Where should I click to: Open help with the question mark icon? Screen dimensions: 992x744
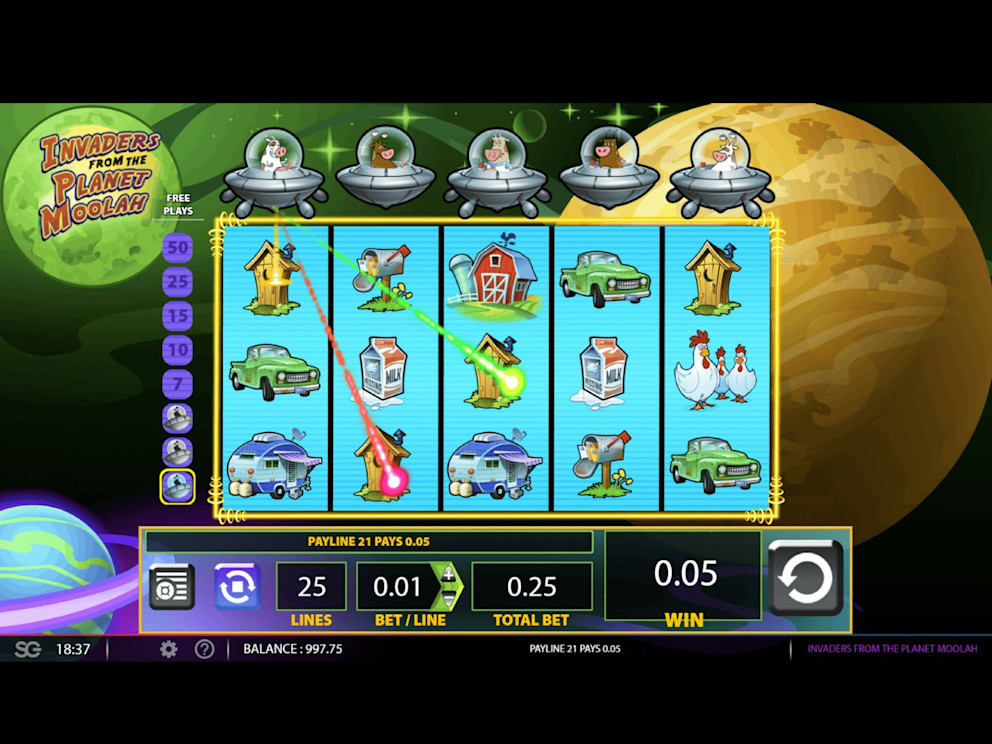[204, 649]
